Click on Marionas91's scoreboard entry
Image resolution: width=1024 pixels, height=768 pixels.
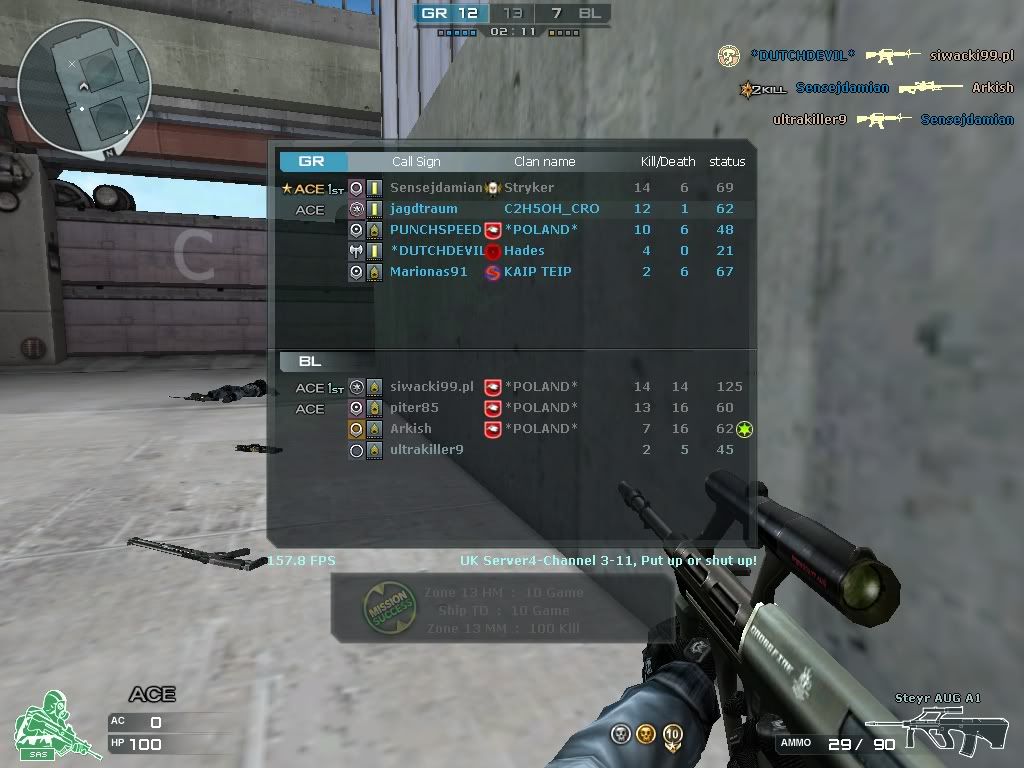(x=428, y=272)
